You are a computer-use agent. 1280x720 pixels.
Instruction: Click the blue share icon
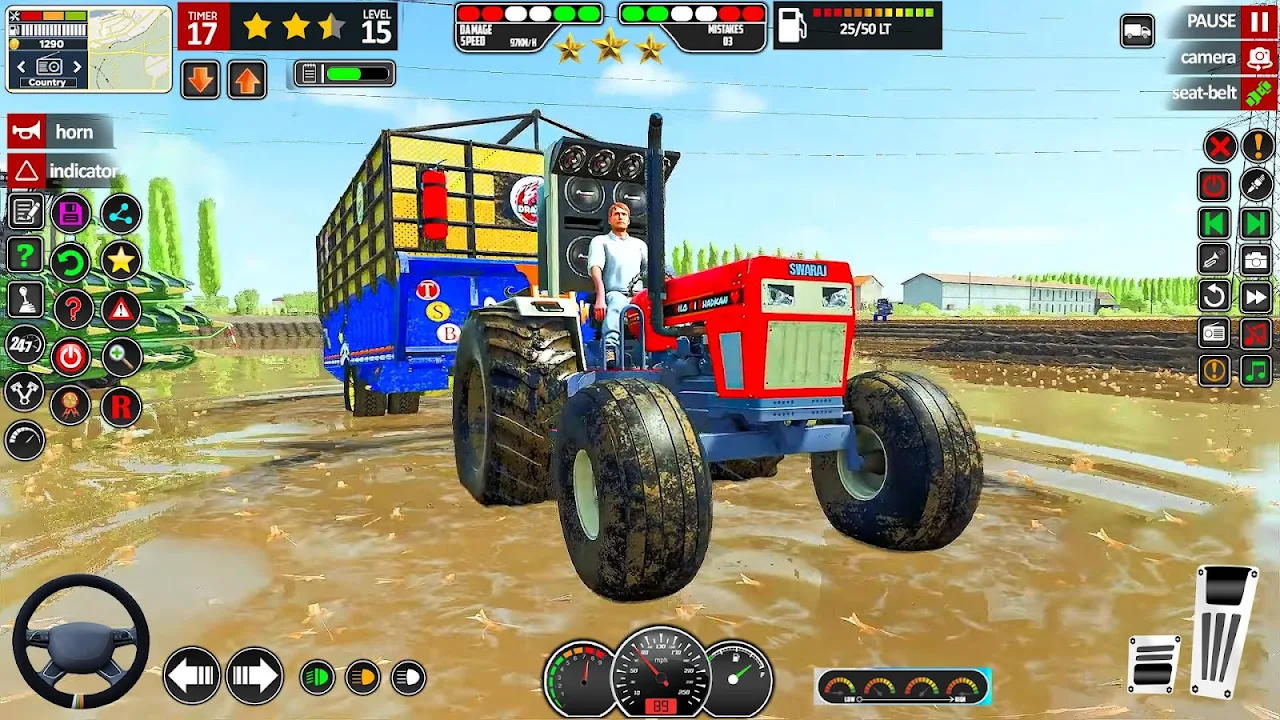pos(121,213)
